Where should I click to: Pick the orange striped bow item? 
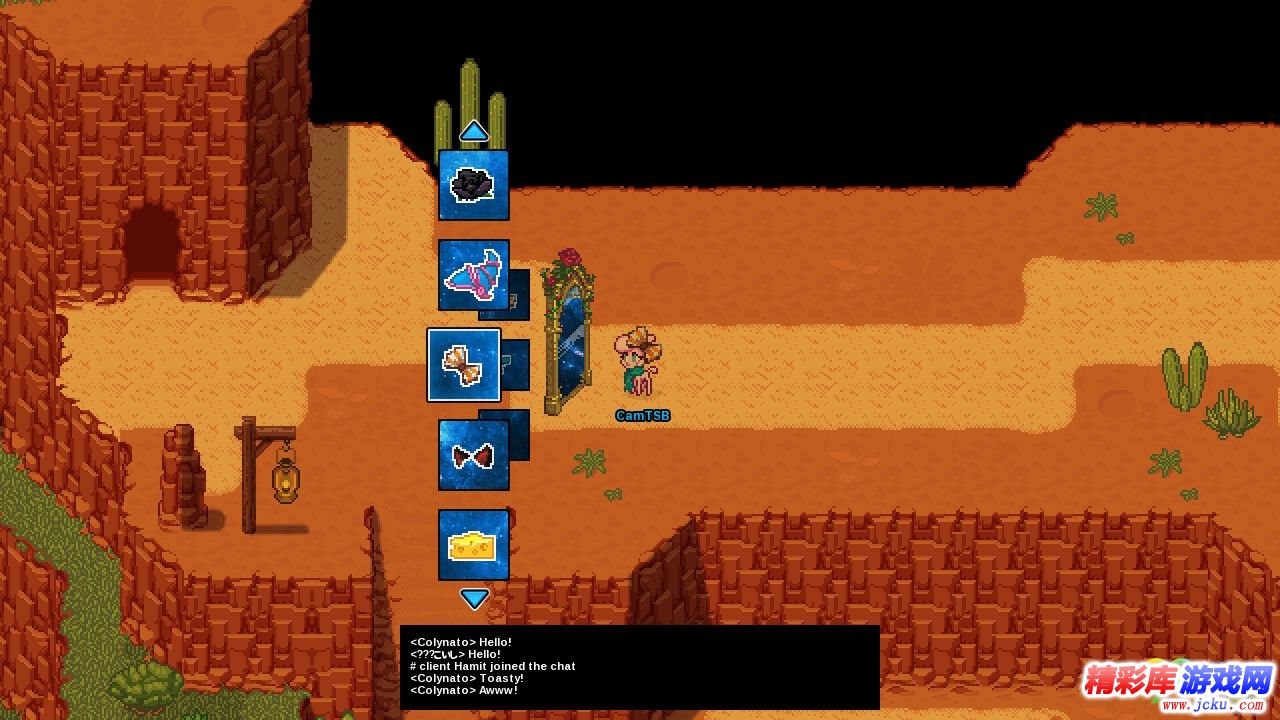pos(464,365)
